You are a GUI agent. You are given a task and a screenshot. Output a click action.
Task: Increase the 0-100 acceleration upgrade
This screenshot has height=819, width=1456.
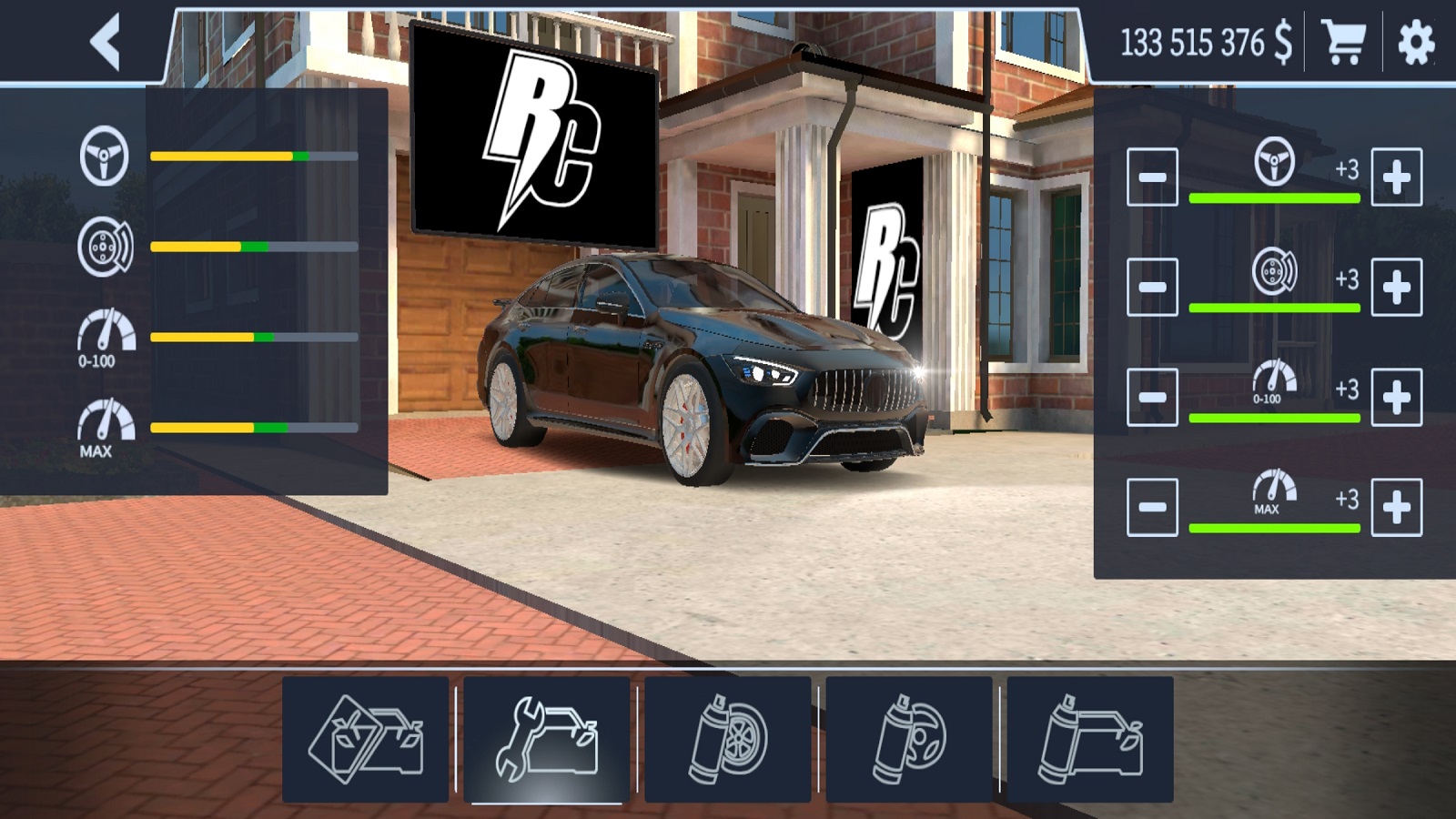(x=1396, y=398)
